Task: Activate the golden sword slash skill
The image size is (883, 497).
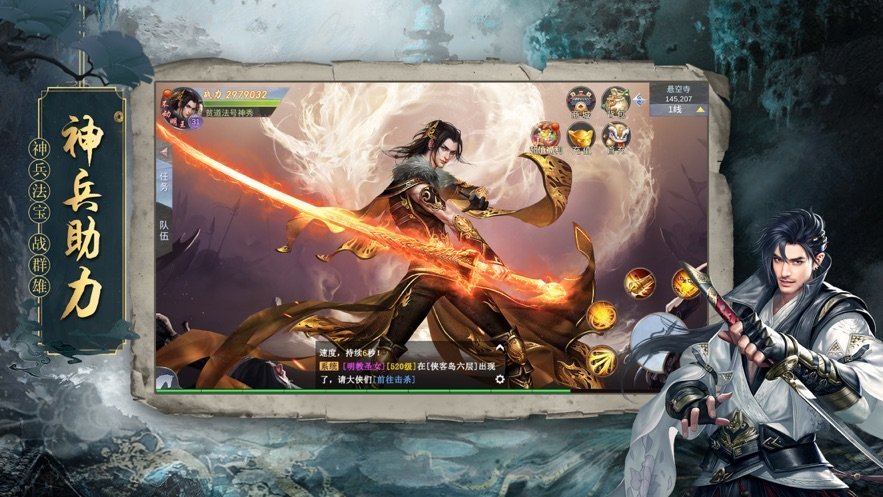Action: (639, 283)
